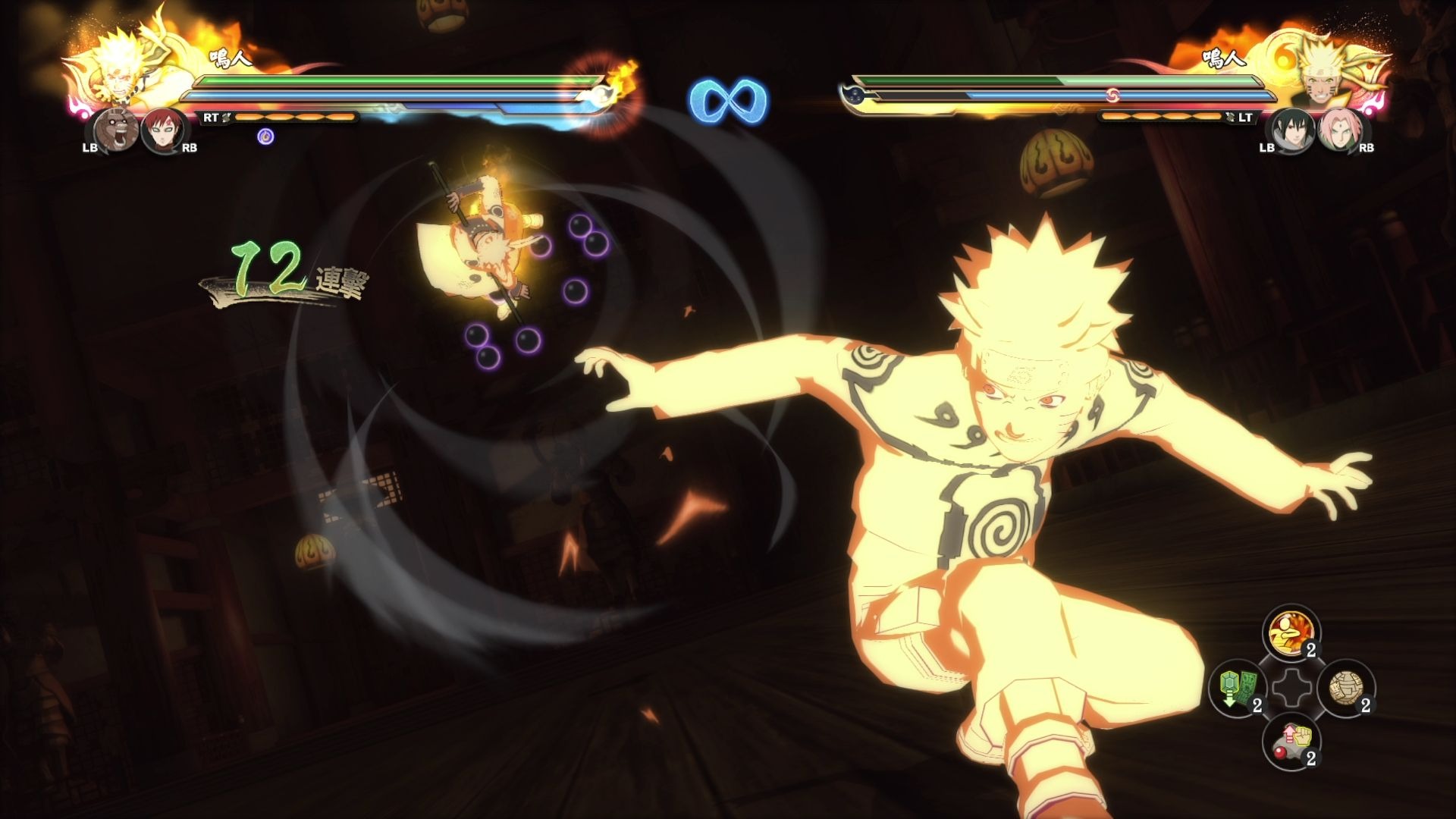Screen dimensions: 1456x819
Task: Select the explosive attack item icon
Action: click(x=1291, y=632)
